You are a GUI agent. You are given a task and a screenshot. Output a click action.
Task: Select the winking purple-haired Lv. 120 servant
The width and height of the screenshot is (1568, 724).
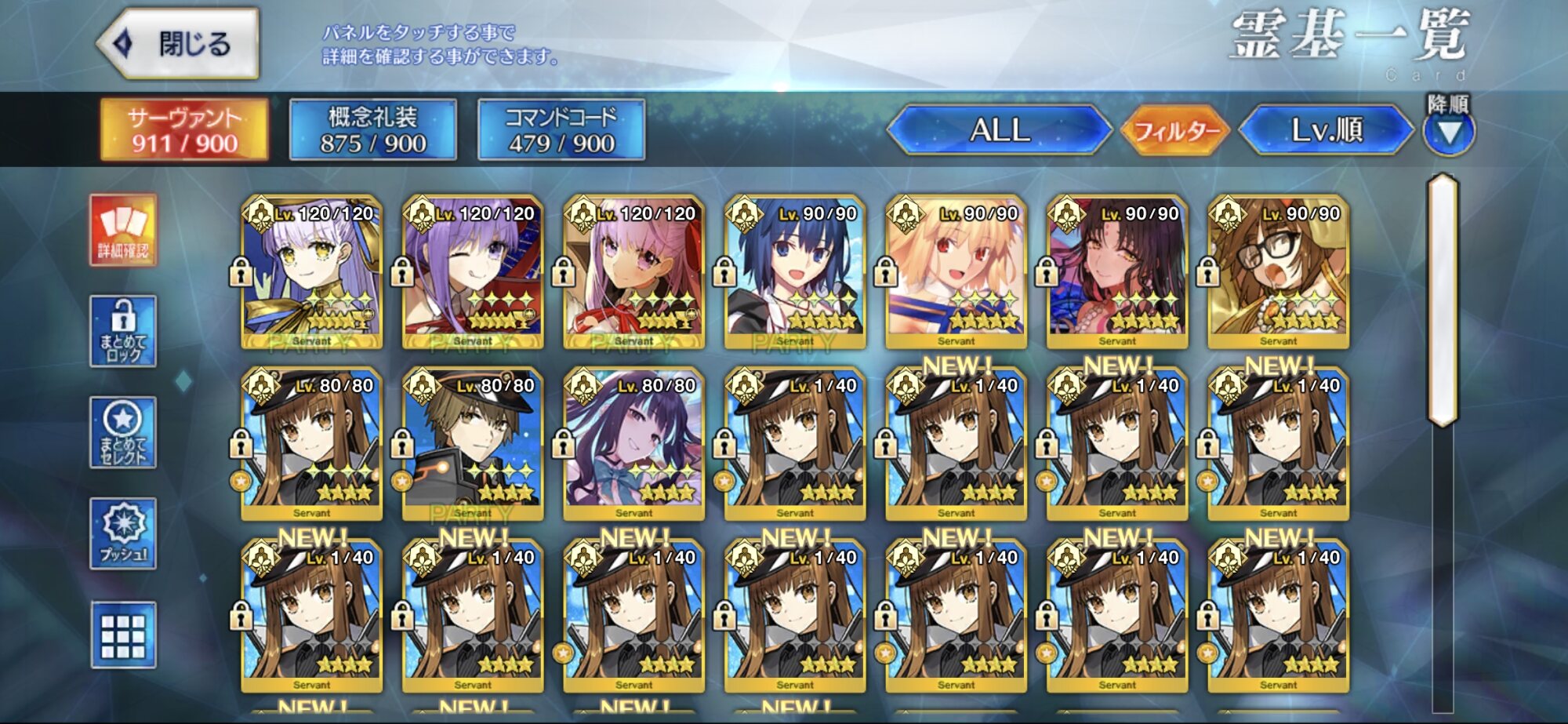click(x=472, y=271)
